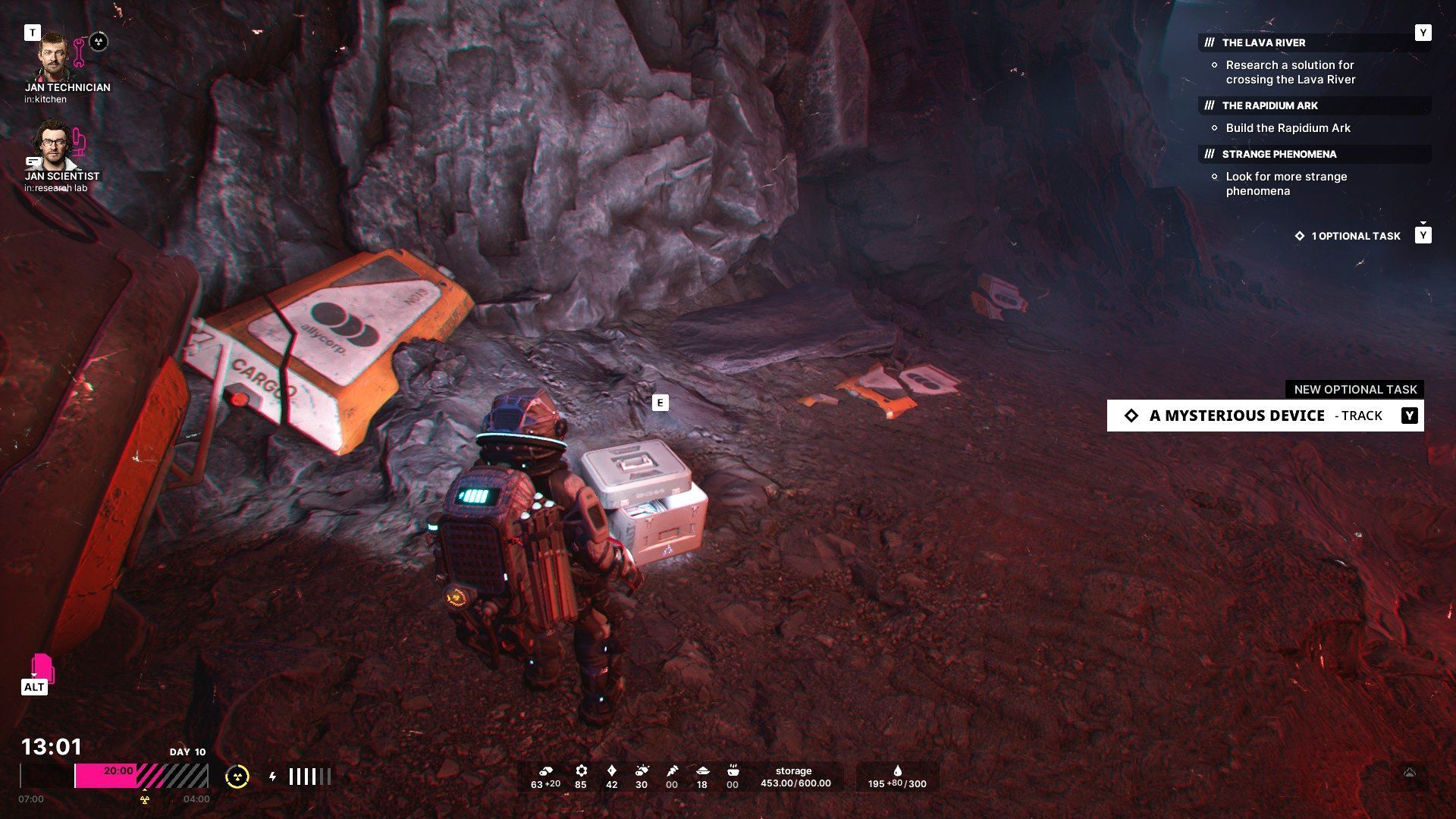The image size is (1456, 819).
Task: Open The Lava River objective
Action: coord(1263,42)
